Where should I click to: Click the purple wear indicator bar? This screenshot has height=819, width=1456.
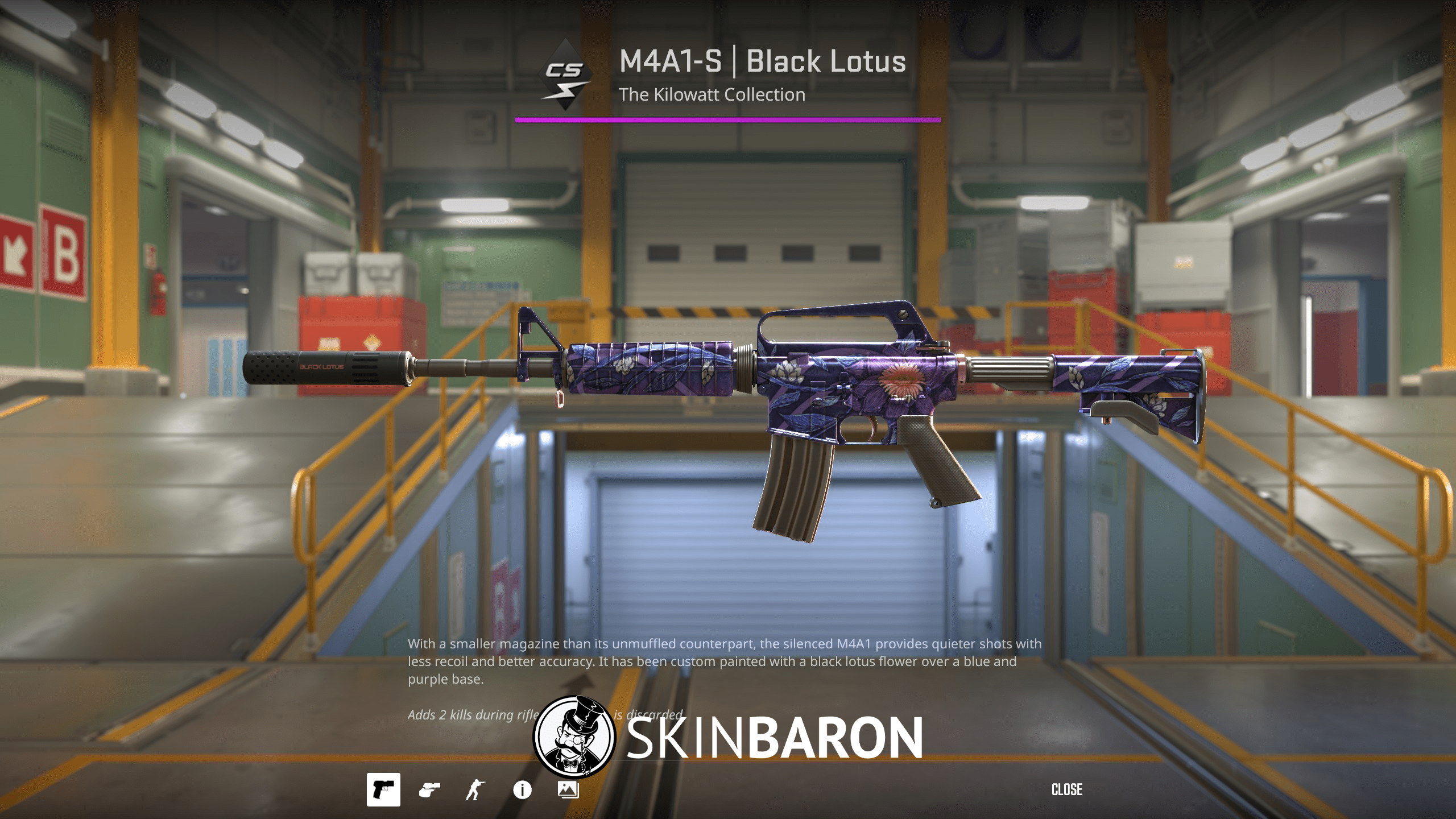728,120
